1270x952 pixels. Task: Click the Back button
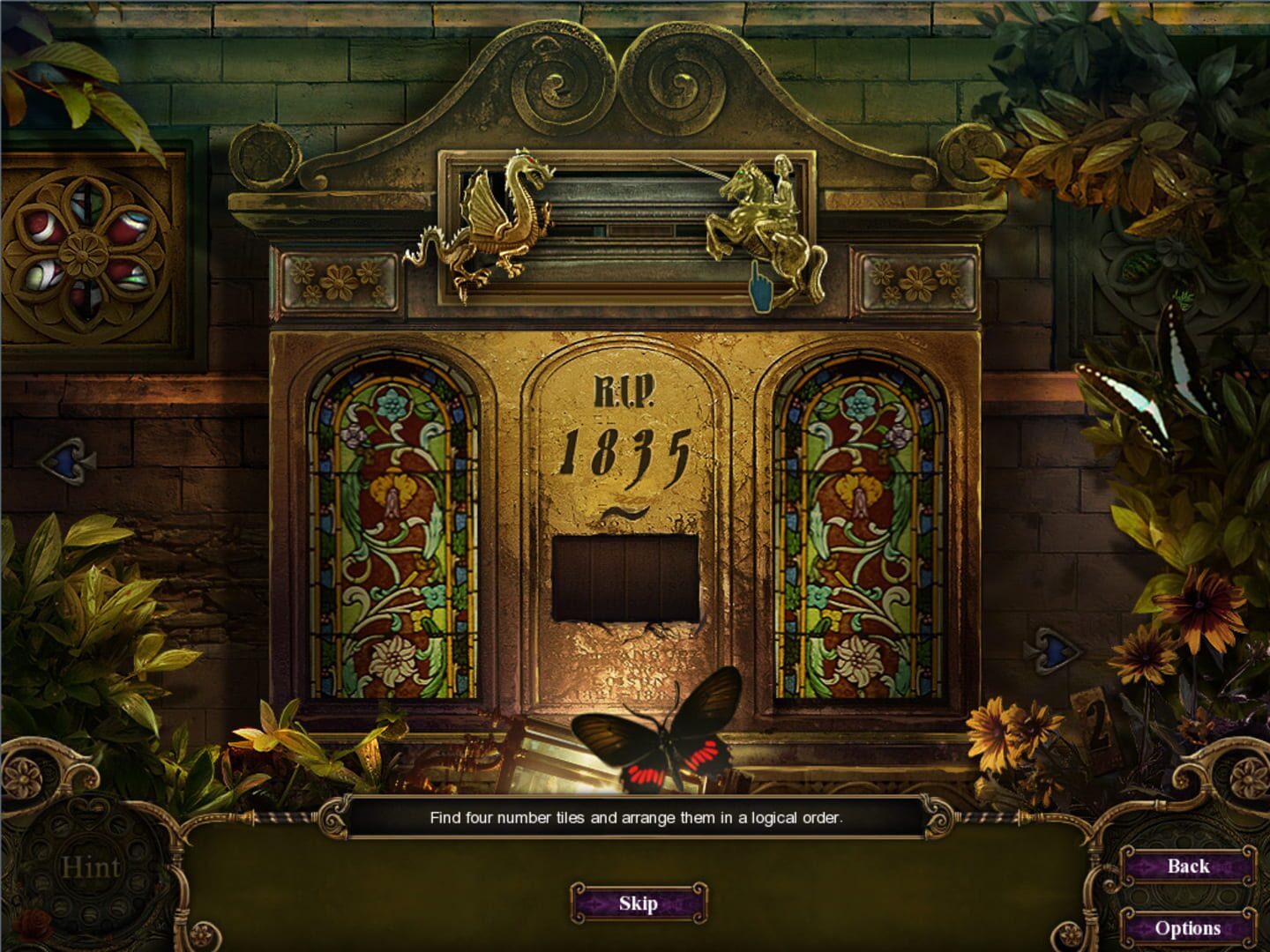pyautogui.click(x=1190, y=867)
